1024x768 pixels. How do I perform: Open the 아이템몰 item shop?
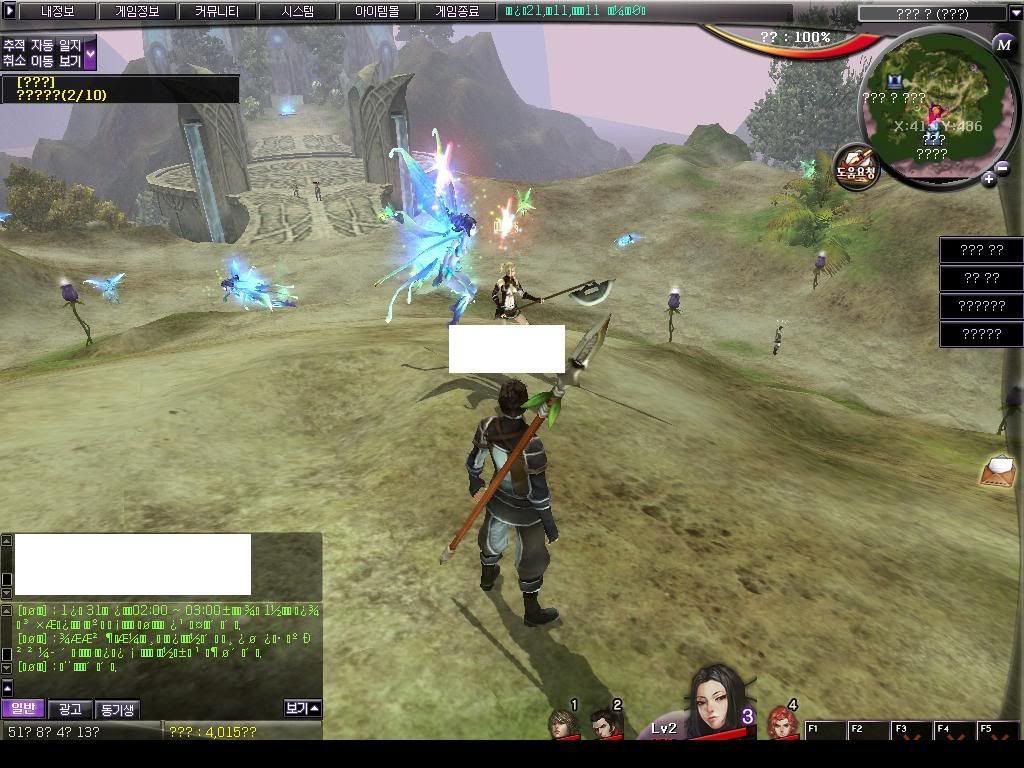tap(377, 12)
